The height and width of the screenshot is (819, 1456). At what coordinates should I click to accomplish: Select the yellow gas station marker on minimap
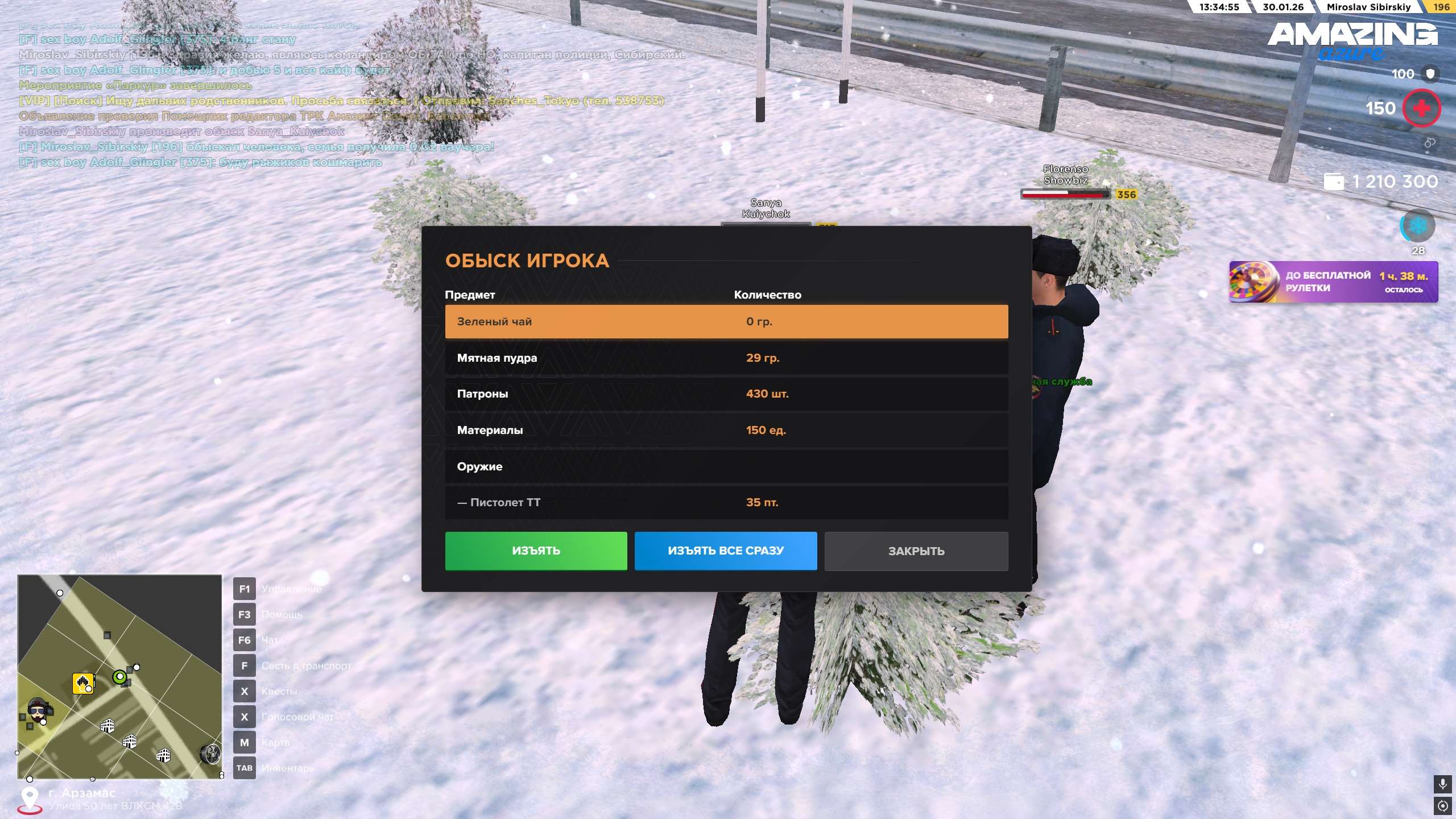point(83,682)
